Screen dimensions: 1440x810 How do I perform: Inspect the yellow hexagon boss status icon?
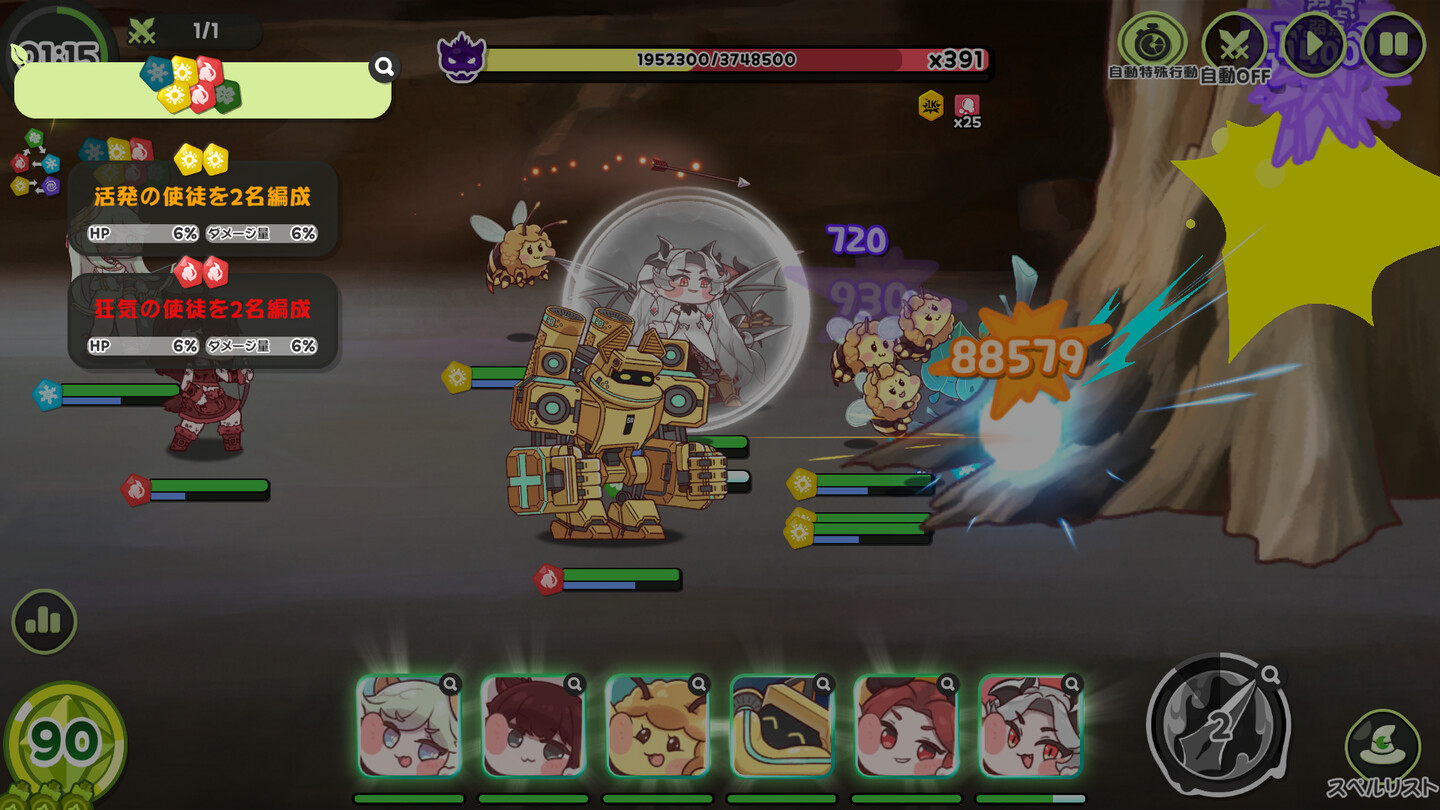click(931, 106)
